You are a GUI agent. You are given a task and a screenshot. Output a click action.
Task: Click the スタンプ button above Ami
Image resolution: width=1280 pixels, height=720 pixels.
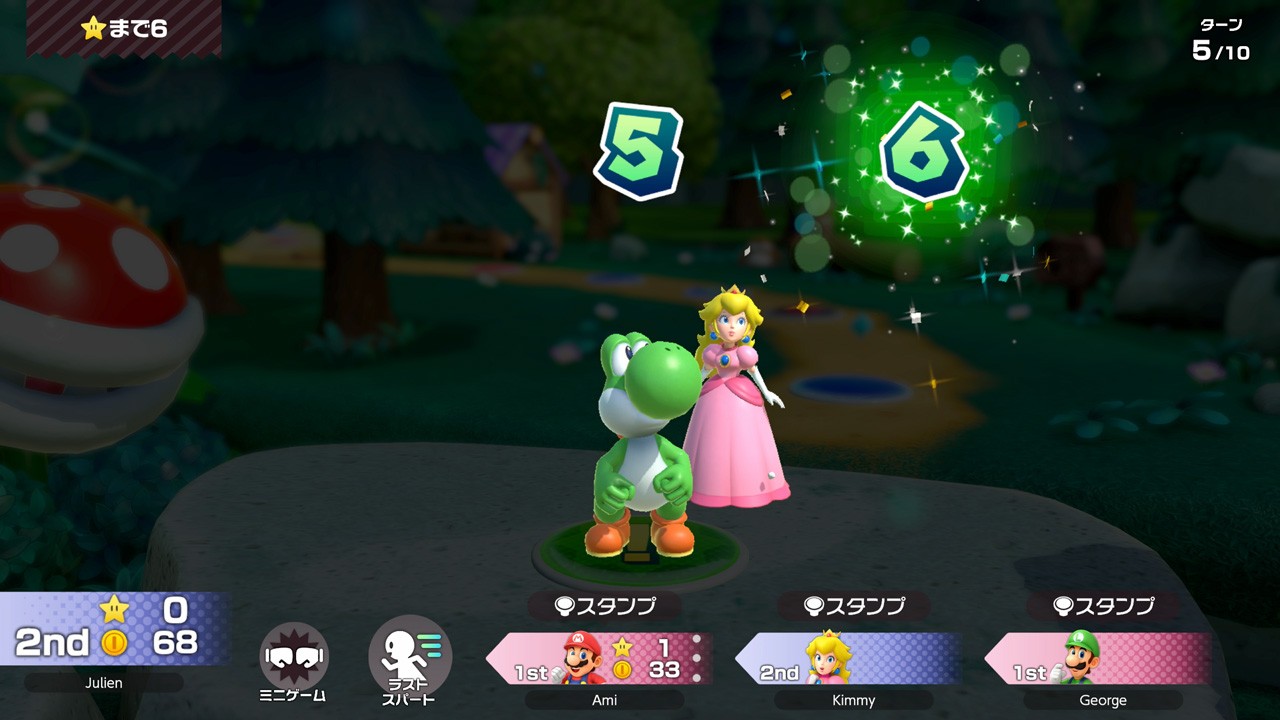pos(604,605)
